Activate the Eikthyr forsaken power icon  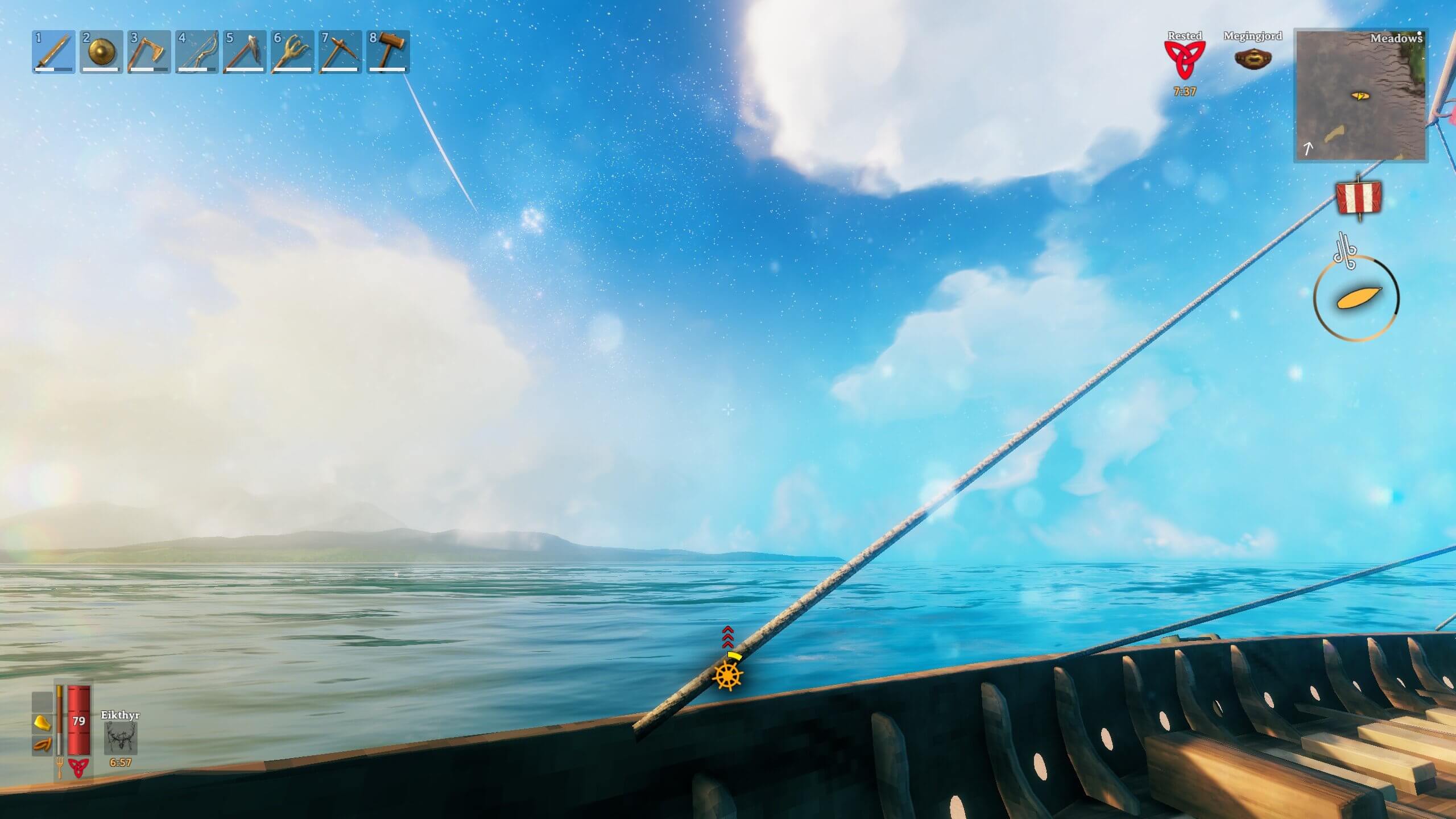click(x=121, y=739)
